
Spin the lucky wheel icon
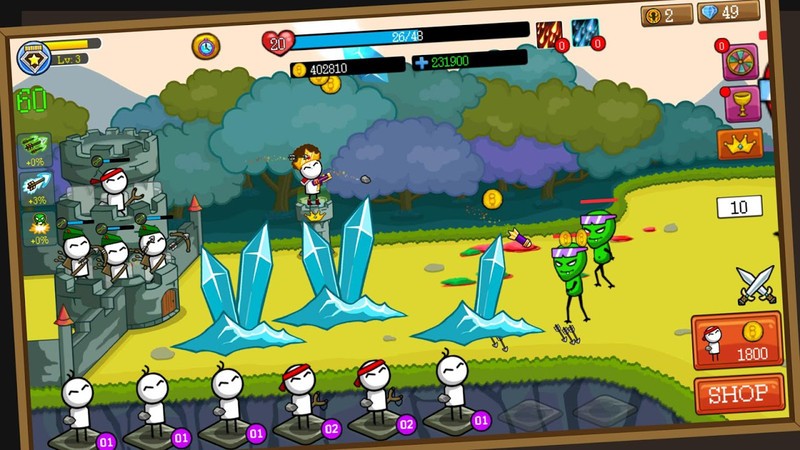click(x=741, y=61)
